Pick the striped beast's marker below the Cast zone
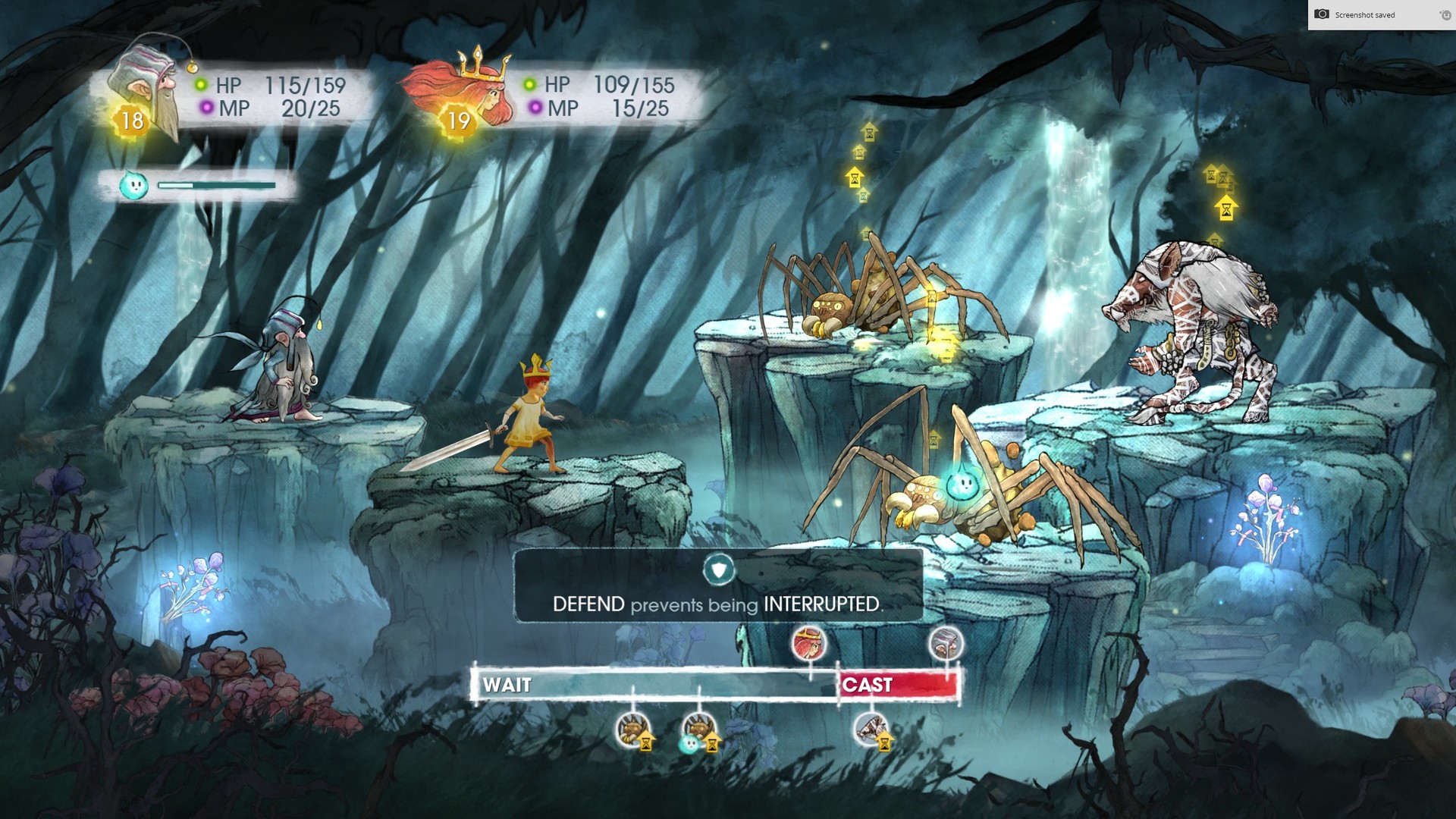Screen dimensions: 1456x819 (871, 730)
